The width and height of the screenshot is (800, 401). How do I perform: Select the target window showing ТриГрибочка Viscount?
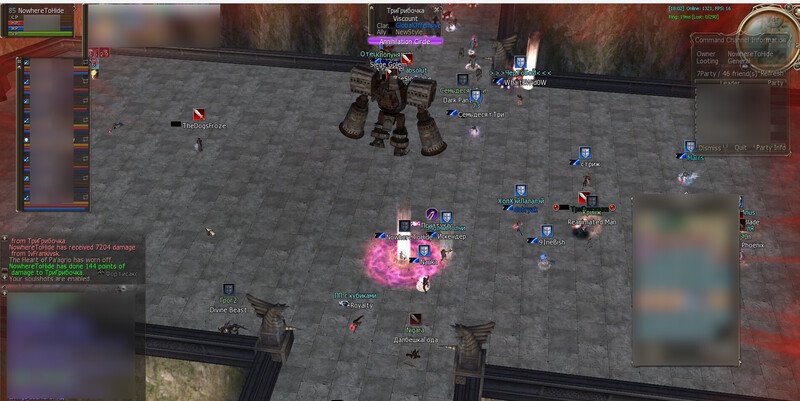pyautogui.click(x=405, y=22)
